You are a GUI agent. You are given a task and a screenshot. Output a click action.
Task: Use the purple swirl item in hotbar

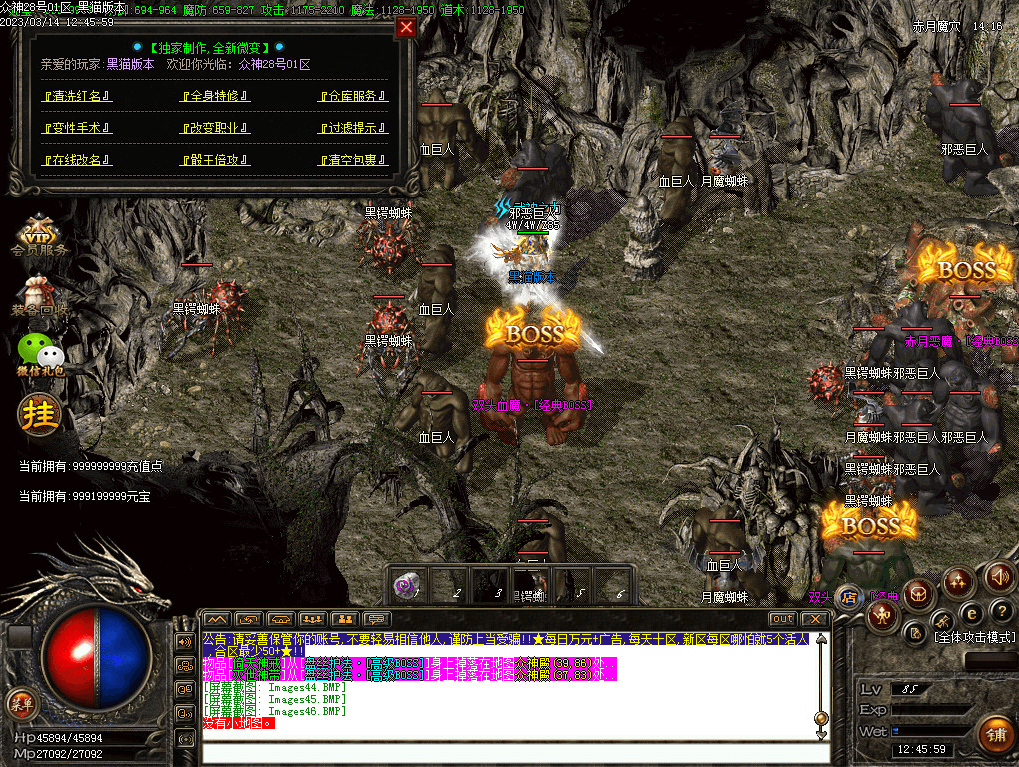tap(408, 586)
